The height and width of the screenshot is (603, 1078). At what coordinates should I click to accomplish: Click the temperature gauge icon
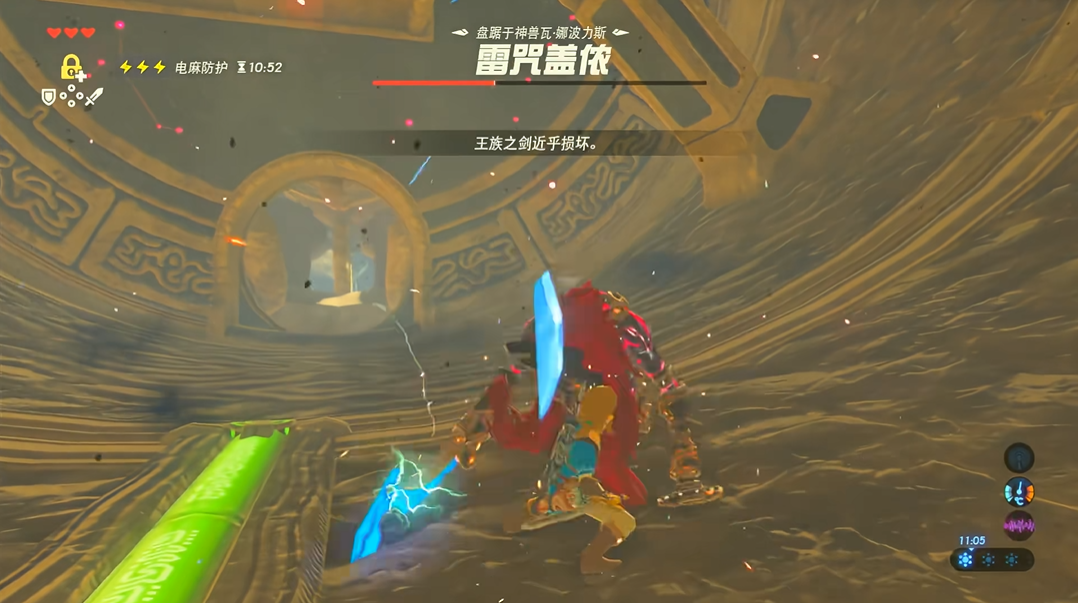click(1018, 492)
